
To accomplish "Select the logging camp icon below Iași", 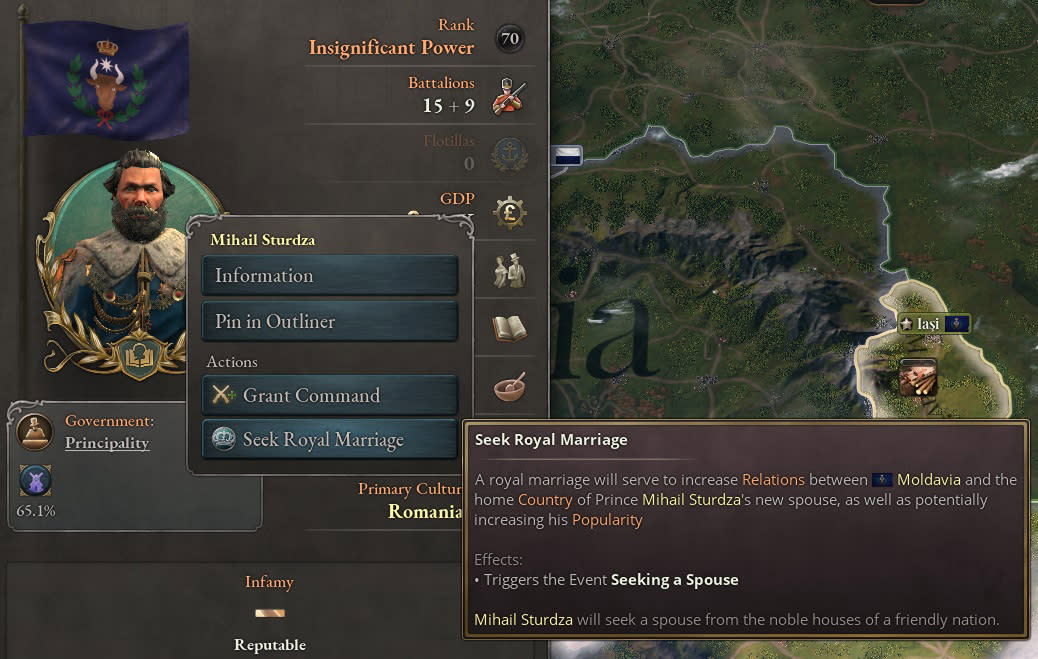I will 918,379.
